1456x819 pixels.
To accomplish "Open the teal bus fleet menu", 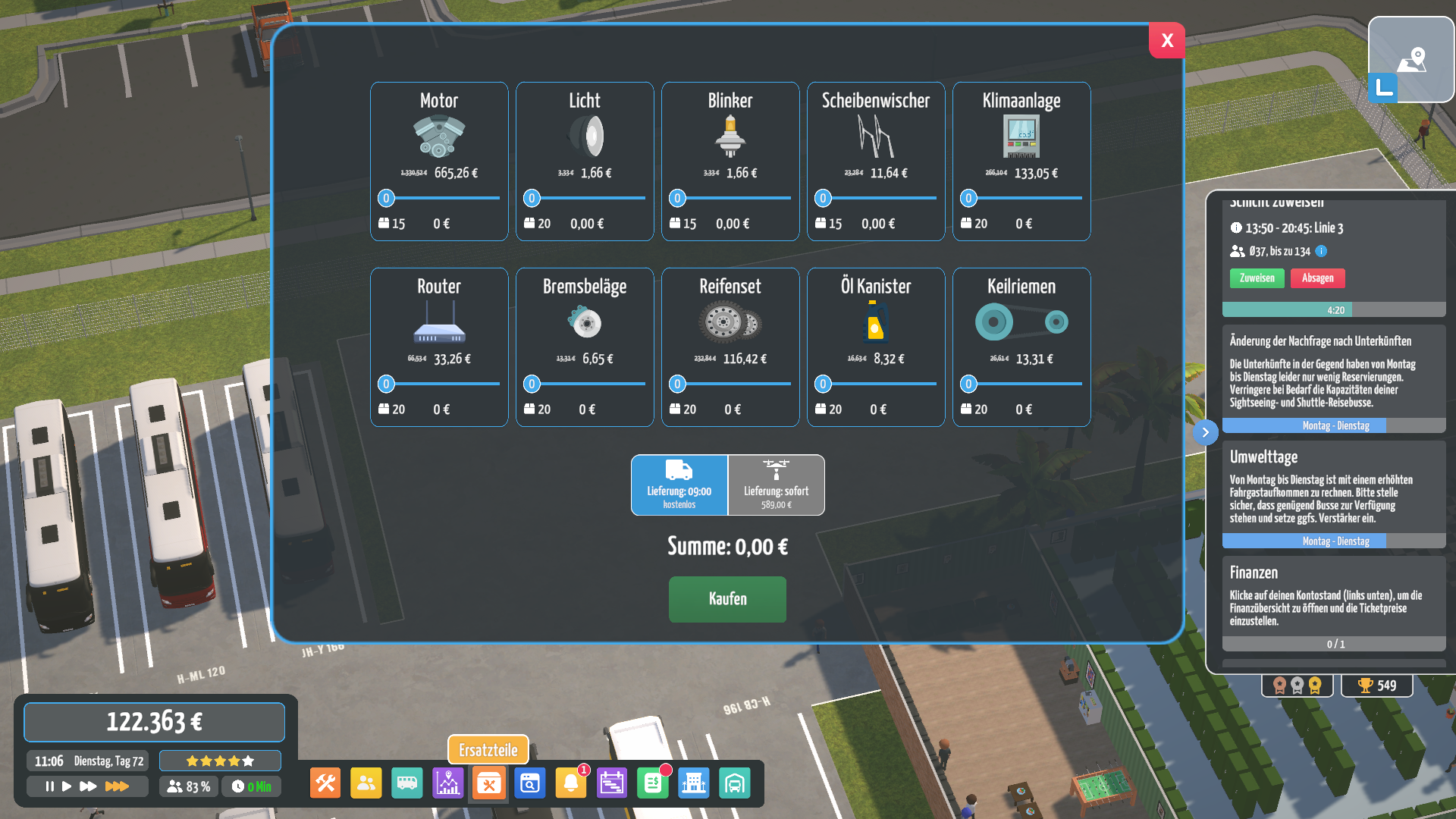I will [x=407, y=783].
